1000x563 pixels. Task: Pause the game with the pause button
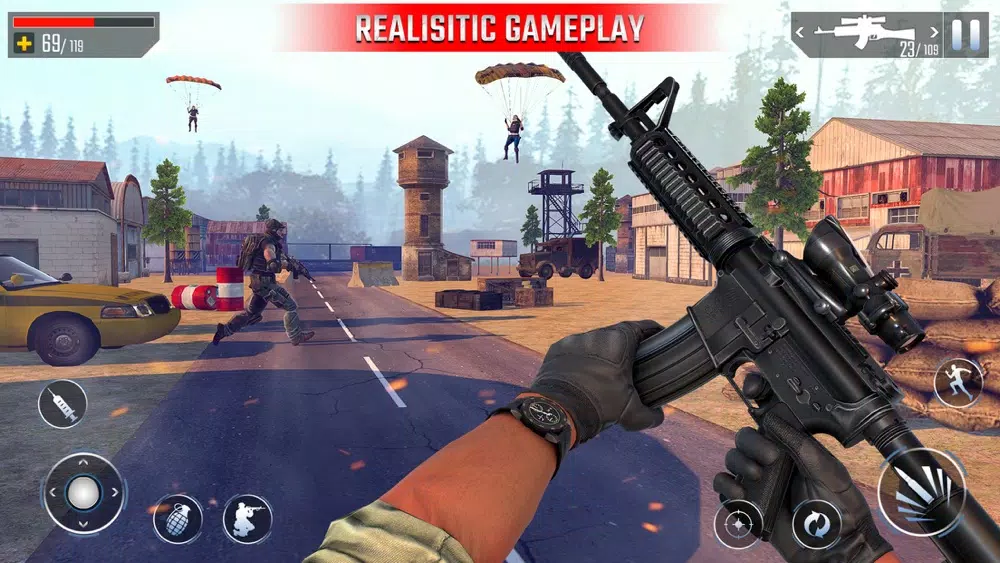click(965, 34)
